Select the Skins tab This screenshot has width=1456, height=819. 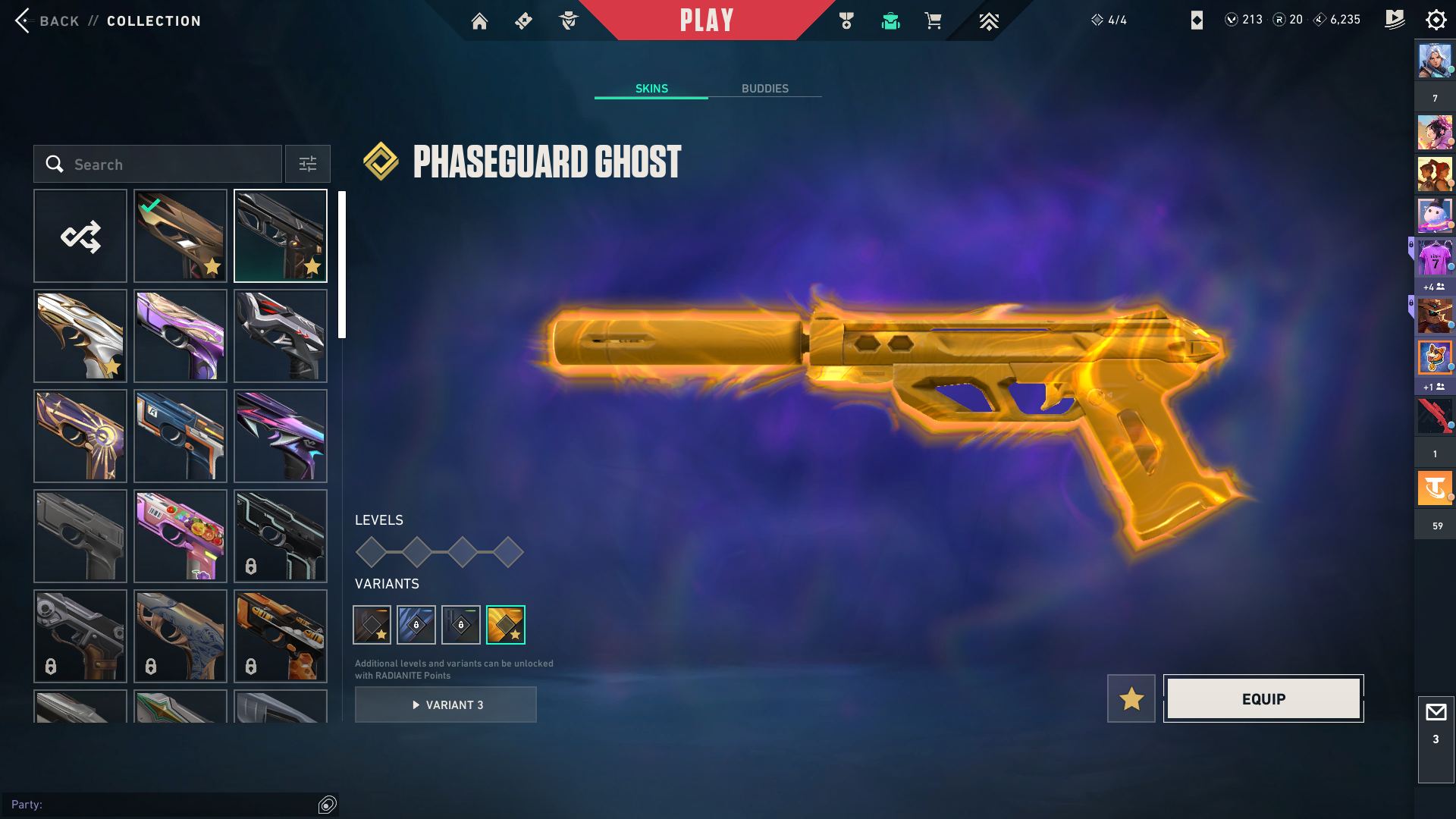pyautogui.click(x=651, y=89)
